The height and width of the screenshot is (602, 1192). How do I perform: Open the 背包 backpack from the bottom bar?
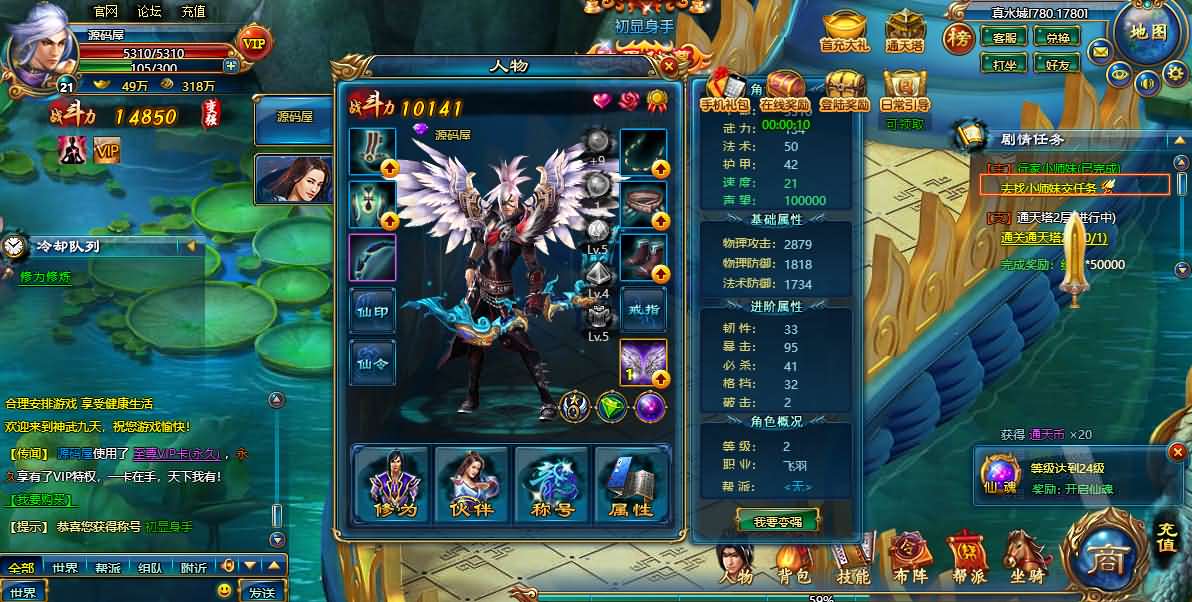coord(793,562)
